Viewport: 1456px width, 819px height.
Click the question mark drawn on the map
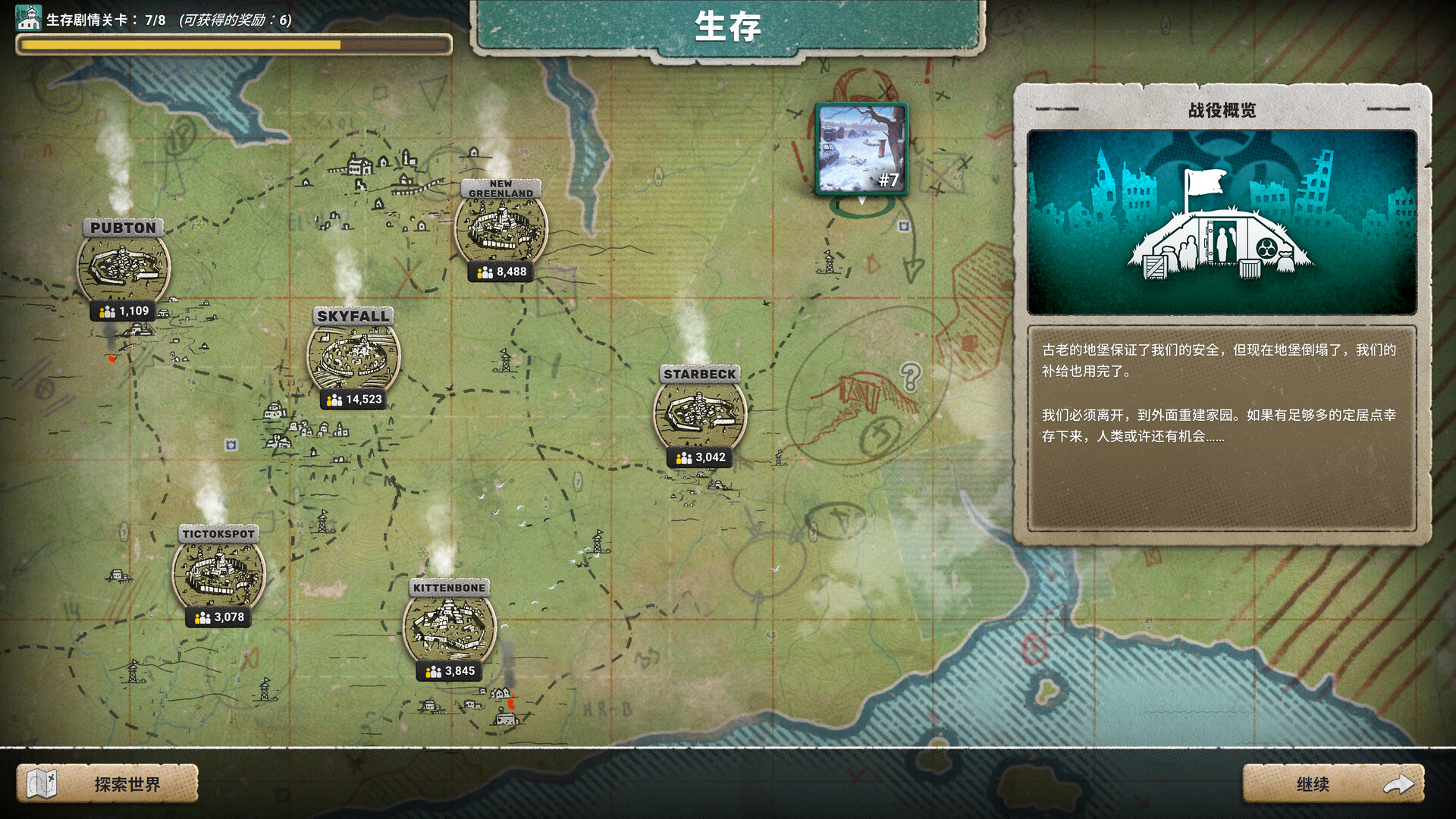coord(909,375)
